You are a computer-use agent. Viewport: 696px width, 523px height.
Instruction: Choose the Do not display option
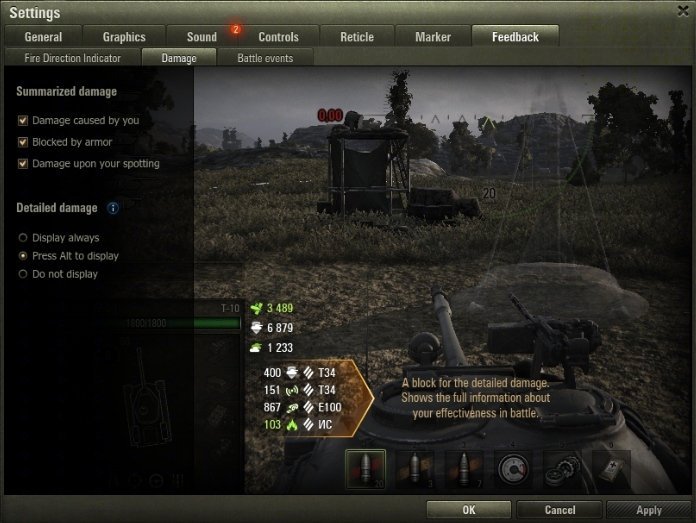(23, 274)
